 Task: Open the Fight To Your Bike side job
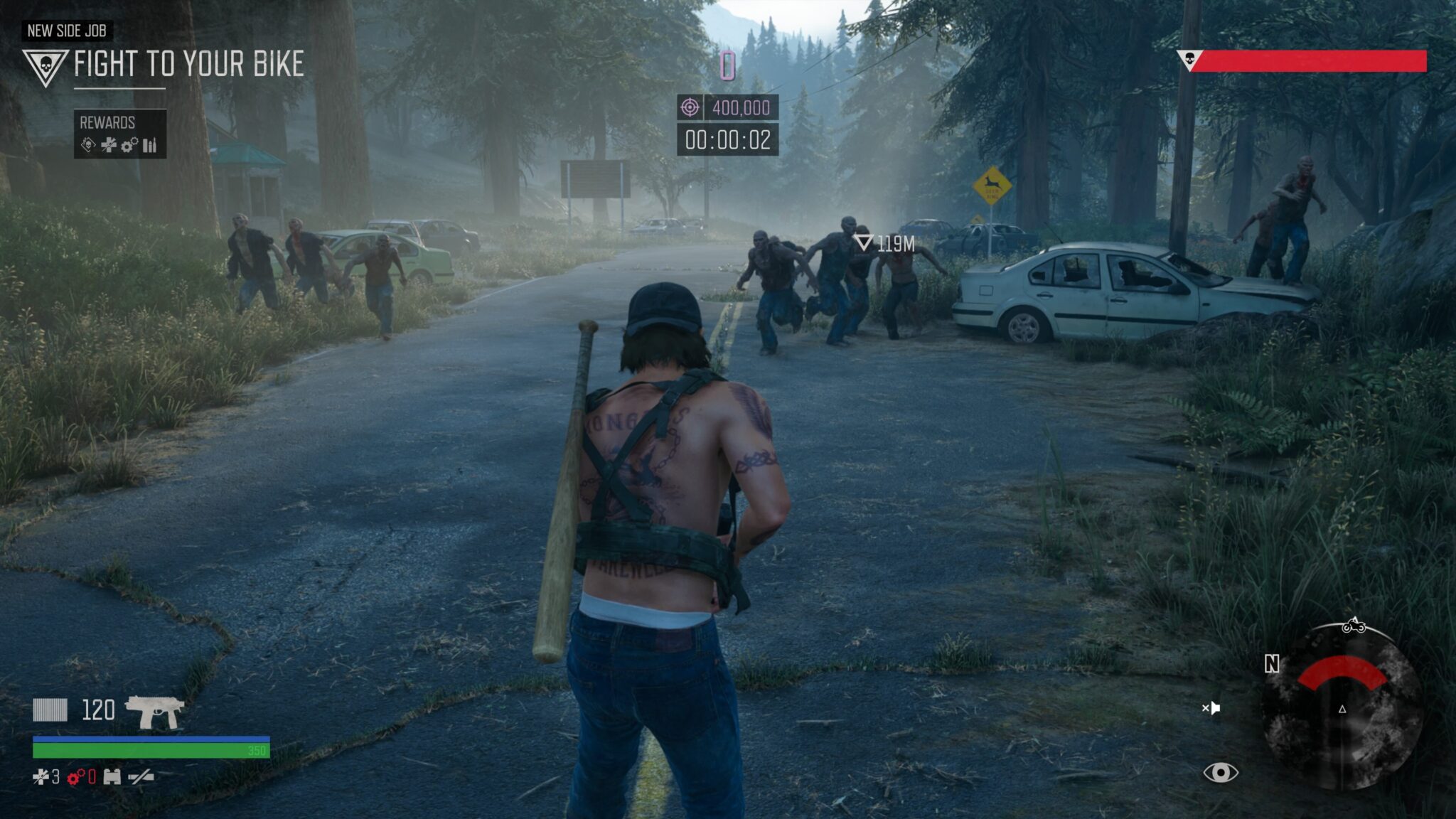click(188, 64)
